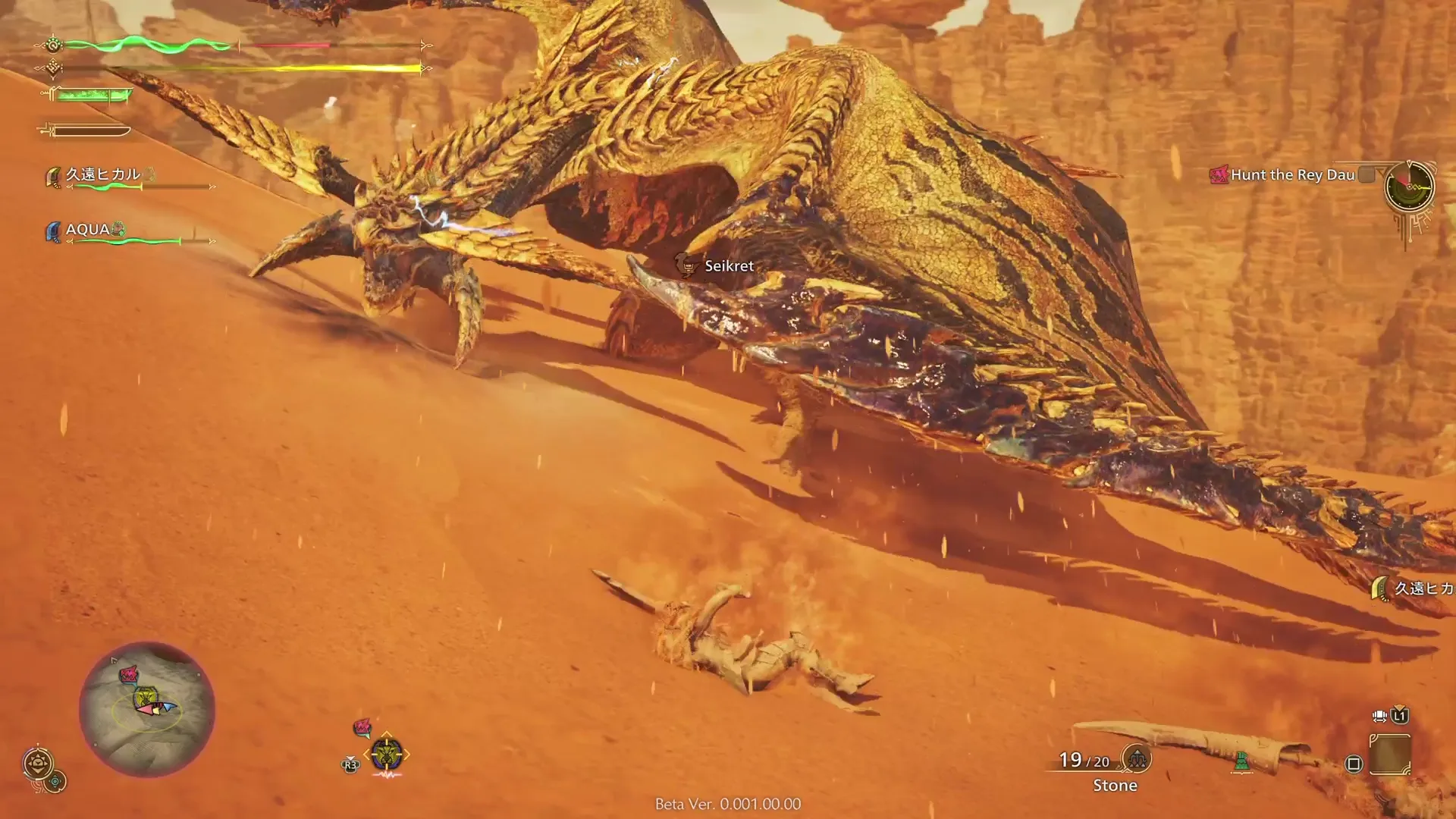Select the Stone slinger ammo icon
Image resolution: width=1456 pixels, height=819 pixels.
pos(1137,758)
